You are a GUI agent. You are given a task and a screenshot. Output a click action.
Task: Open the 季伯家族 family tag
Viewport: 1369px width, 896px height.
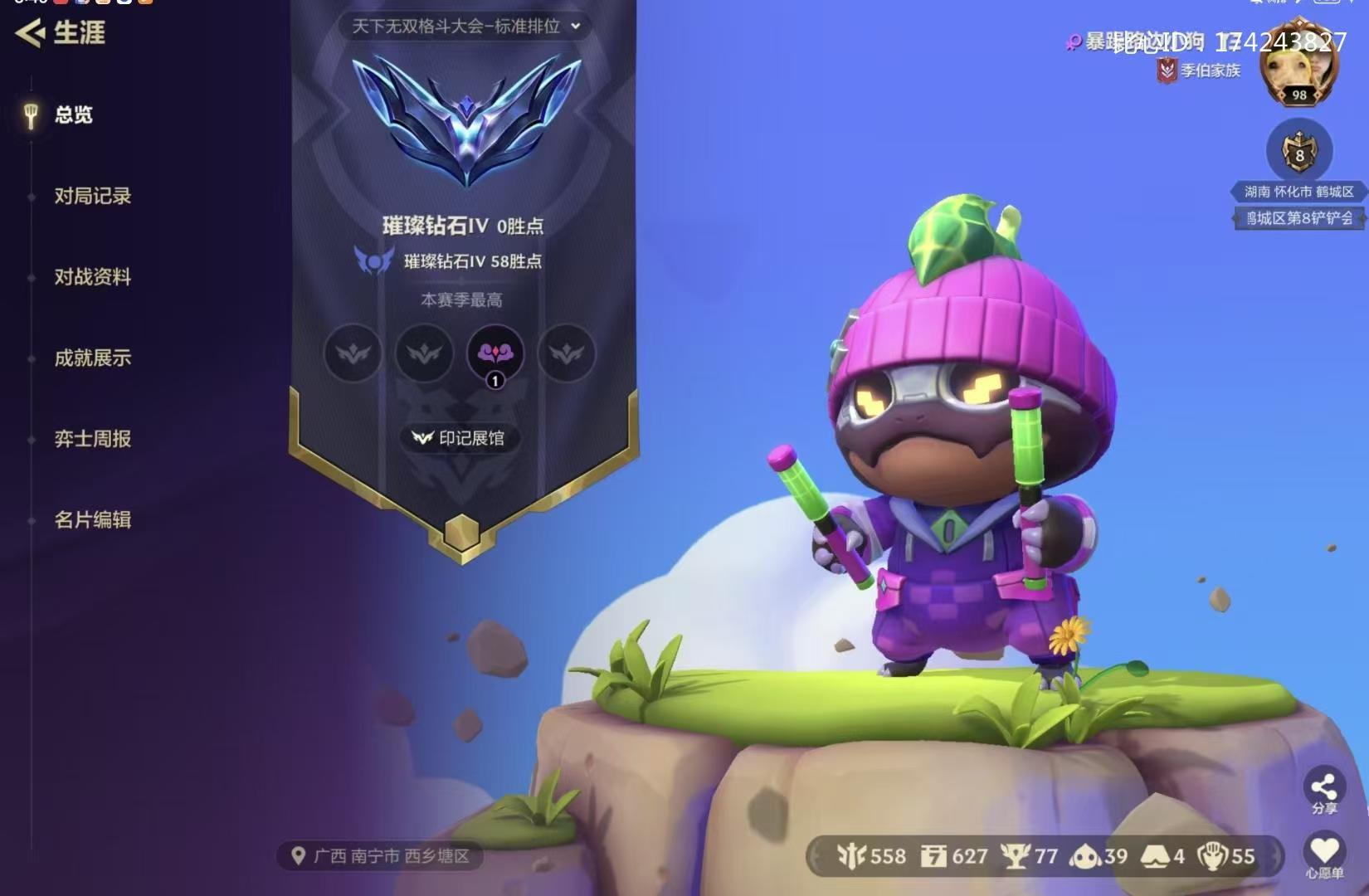pyautogui.click(x=1200, y=71)
